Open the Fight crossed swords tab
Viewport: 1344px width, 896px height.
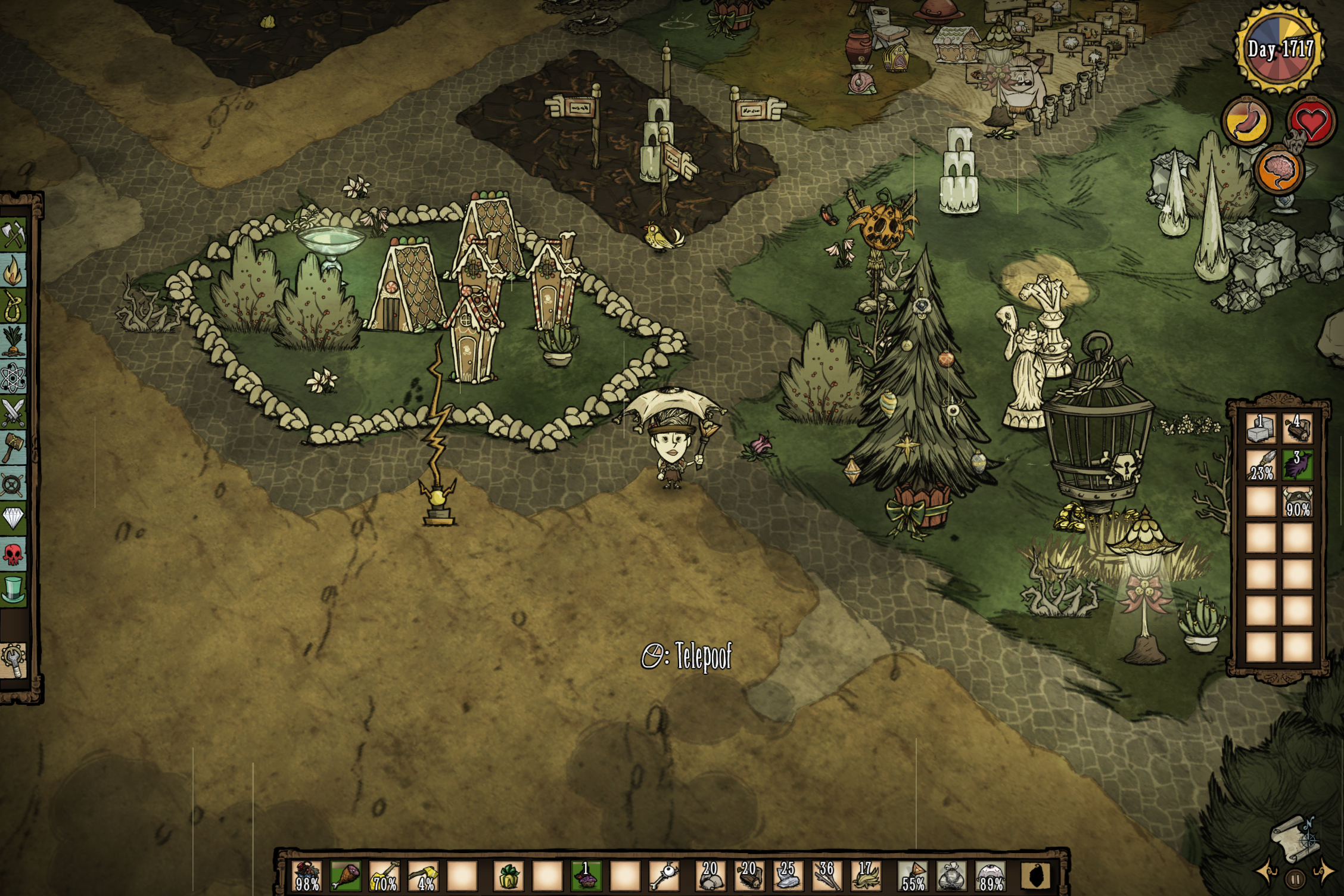[x=13, y=412]
